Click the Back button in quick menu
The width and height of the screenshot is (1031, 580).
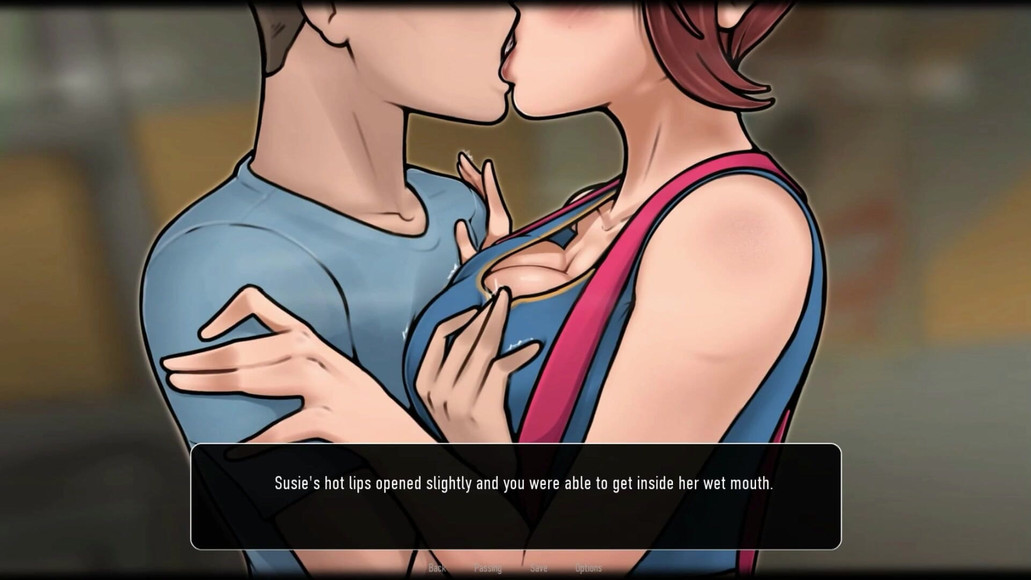(x=437, y=568)
